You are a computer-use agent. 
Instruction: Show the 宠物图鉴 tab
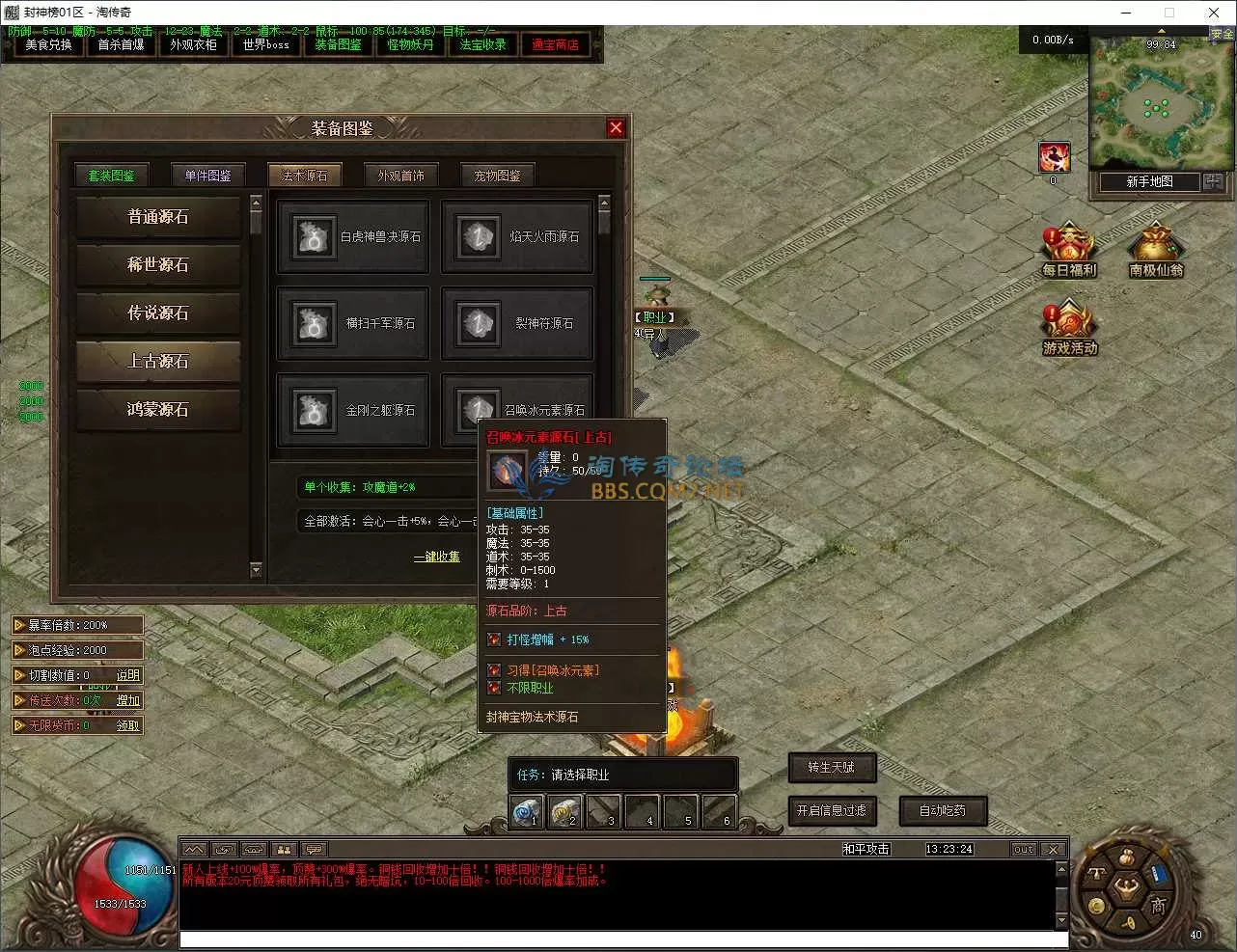[x=498, y=176]
